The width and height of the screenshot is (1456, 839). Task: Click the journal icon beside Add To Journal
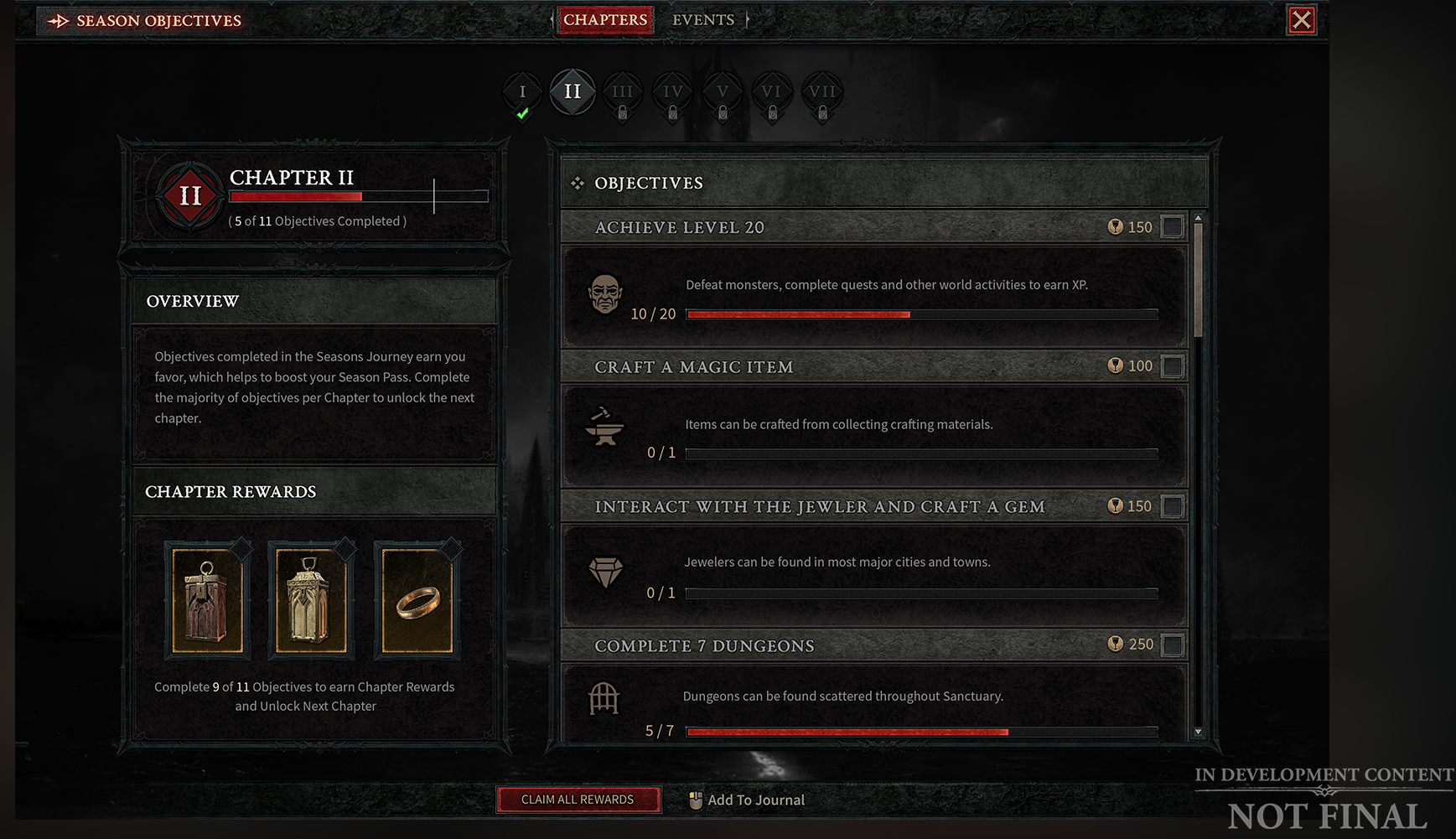696,800
